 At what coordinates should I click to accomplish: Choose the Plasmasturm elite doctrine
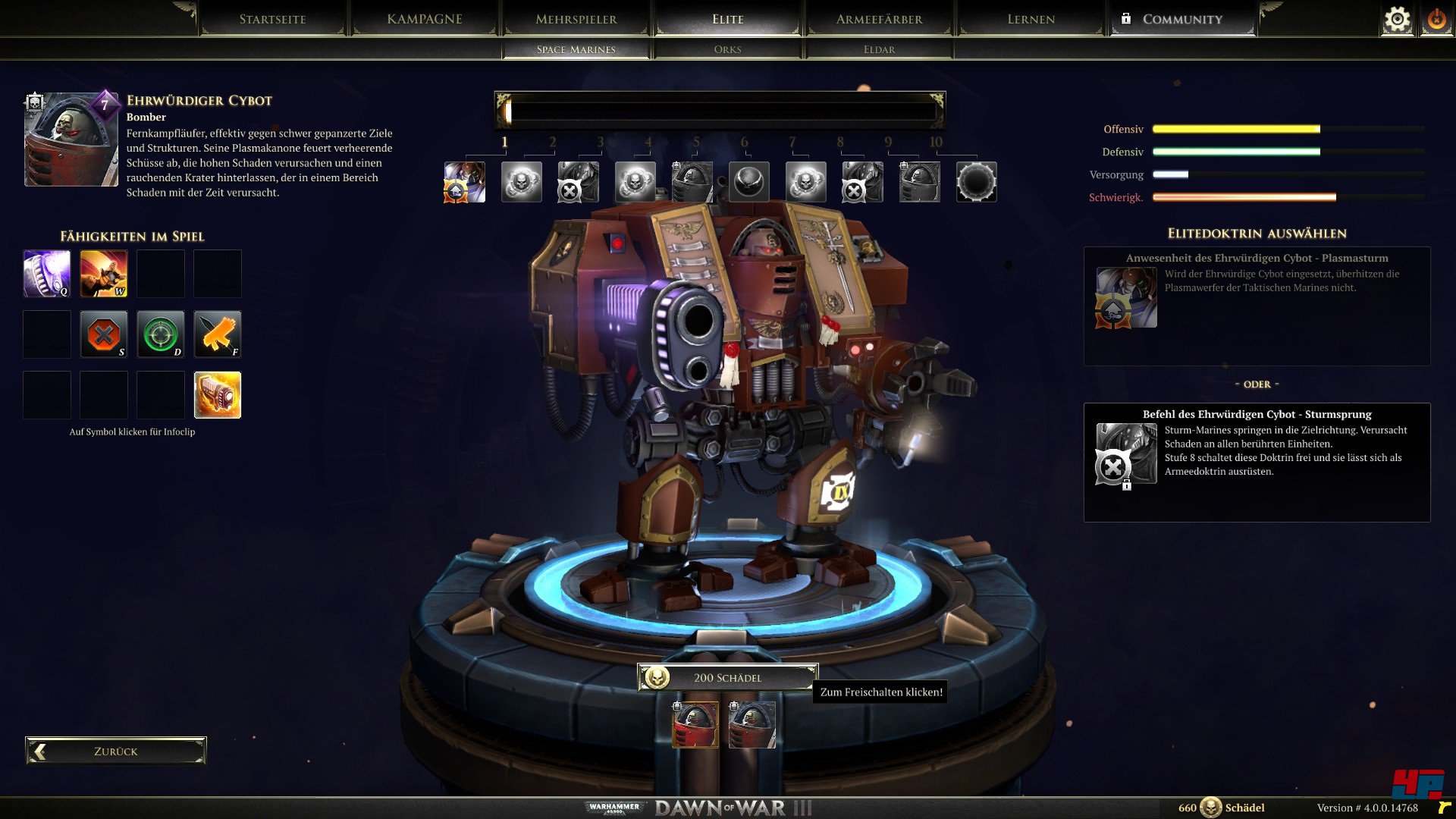pyautogui.click(x=1257, y=306)
